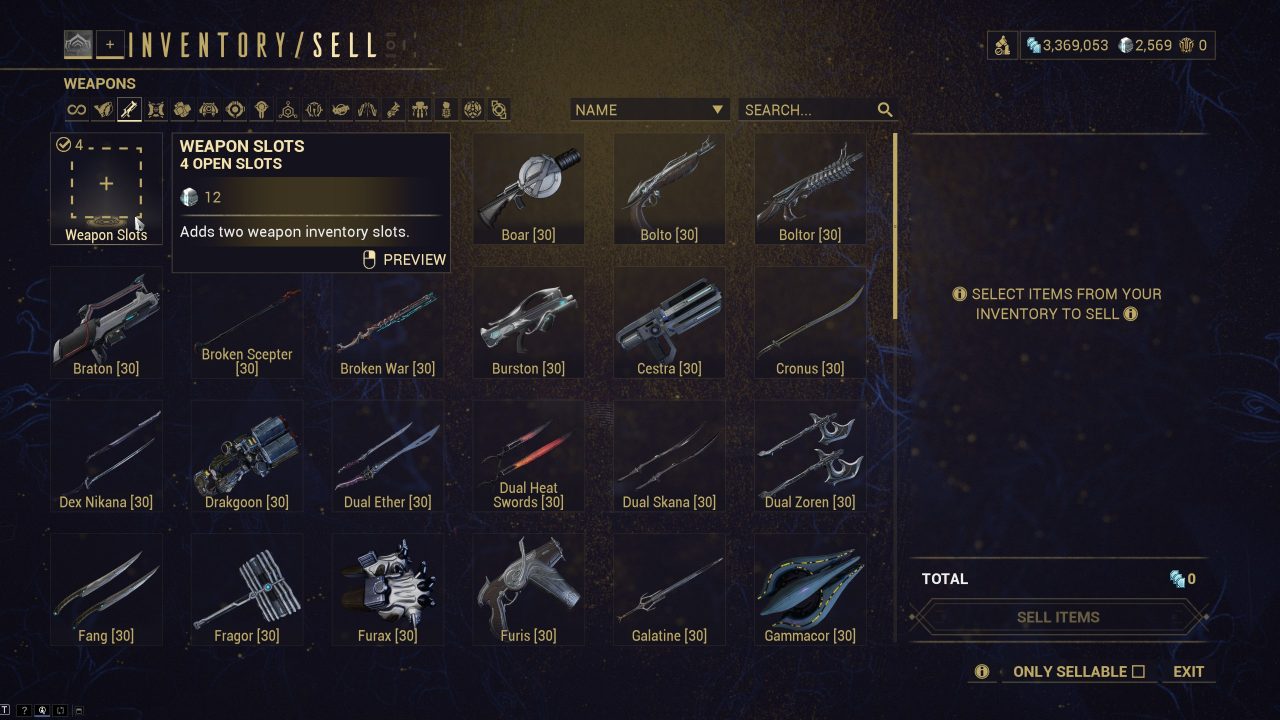
Task: Select the Broken Scepter weapon
Action: point(247,322)
